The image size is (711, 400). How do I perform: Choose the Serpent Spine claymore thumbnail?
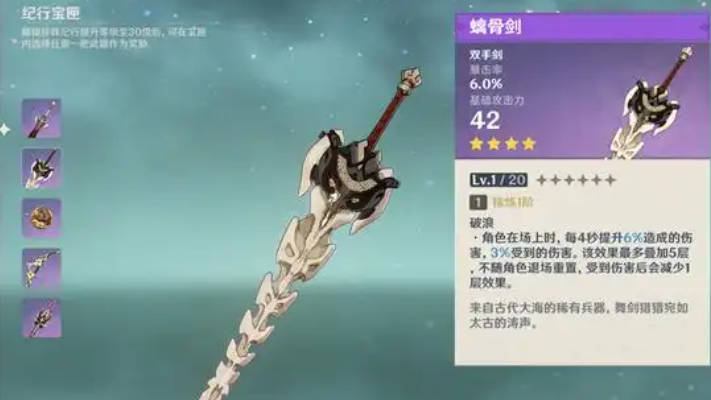42,168
